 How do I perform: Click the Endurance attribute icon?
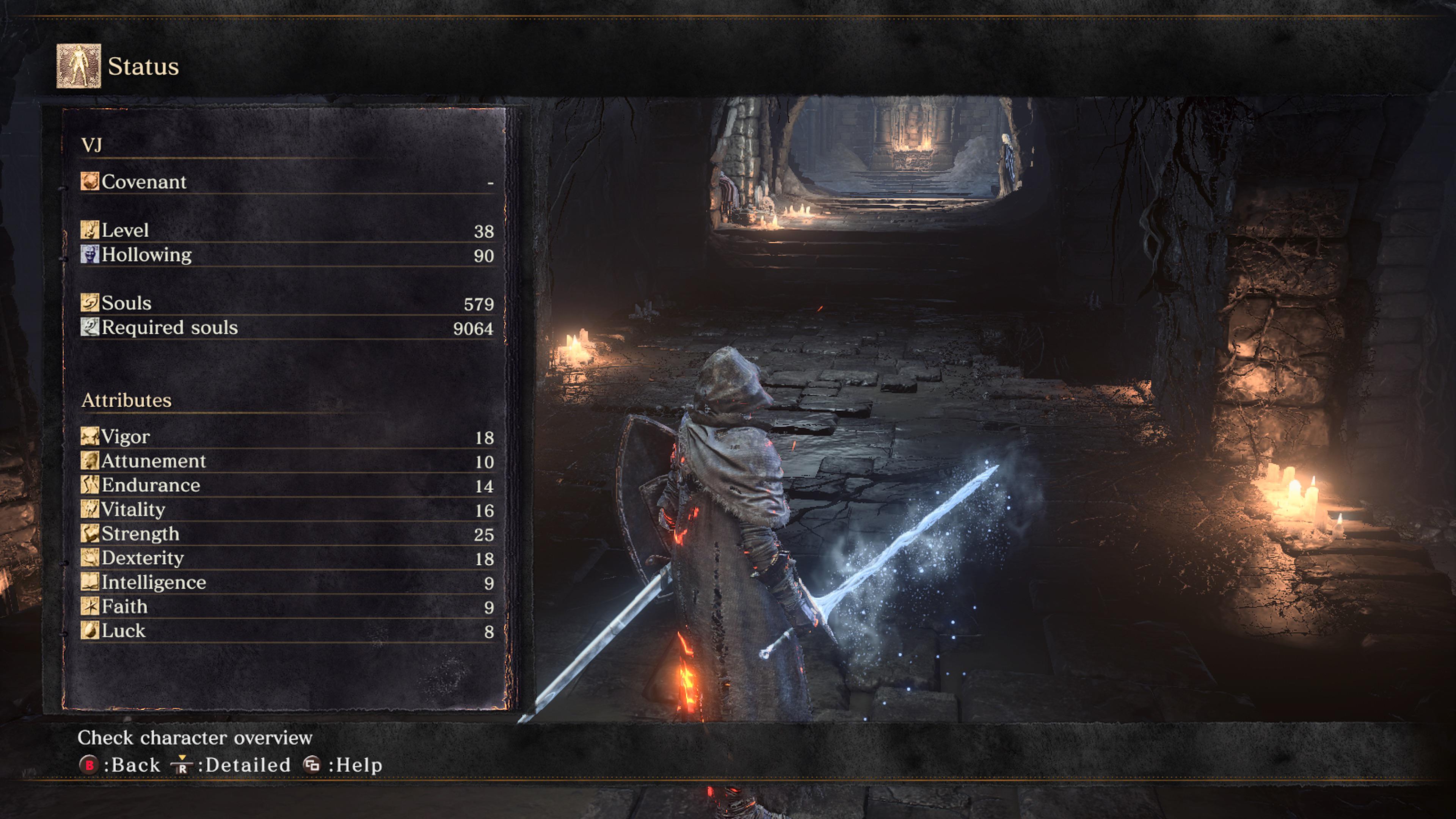point(89,485)
